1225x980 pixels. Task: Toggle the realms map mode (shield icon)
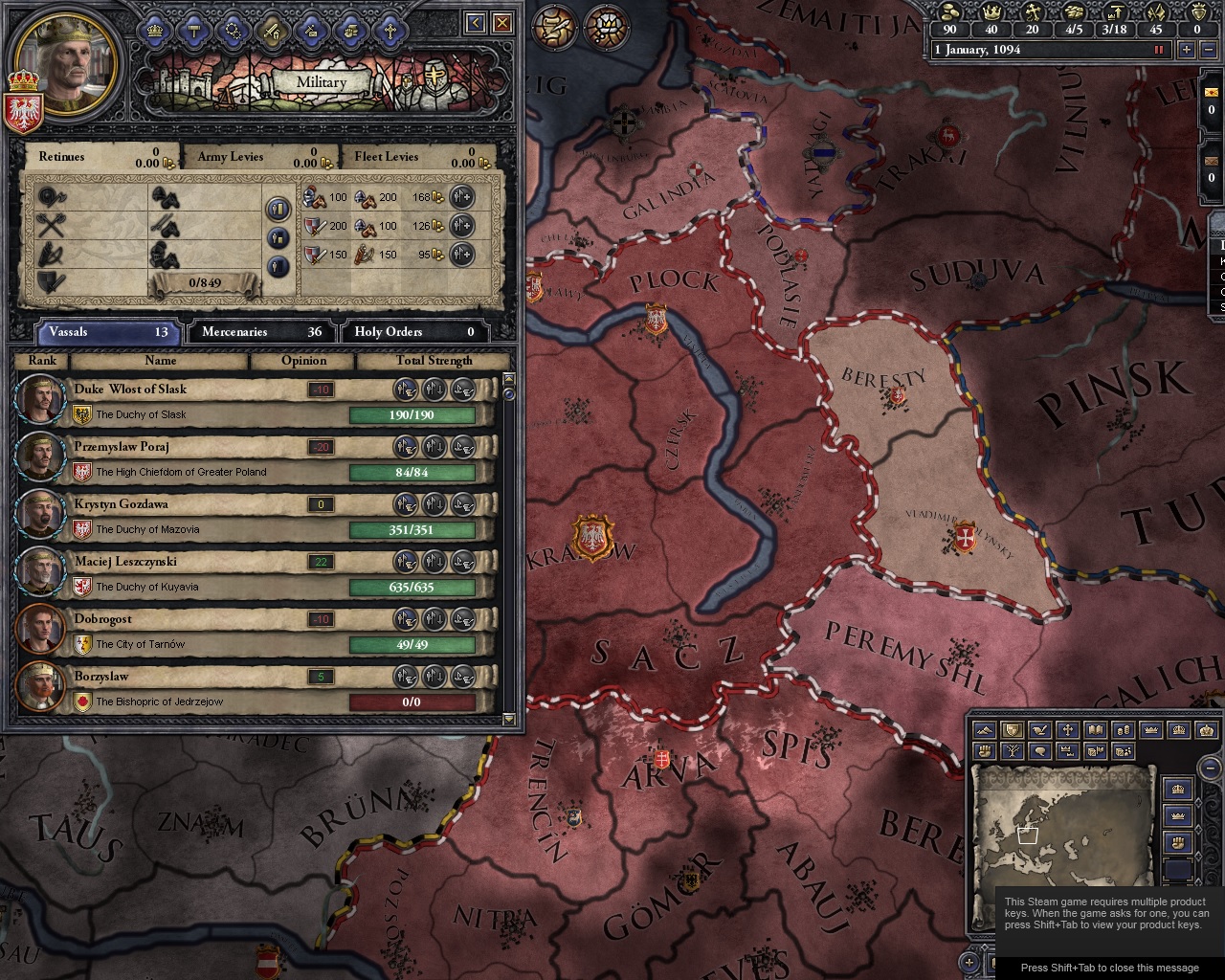point(1011,730)
